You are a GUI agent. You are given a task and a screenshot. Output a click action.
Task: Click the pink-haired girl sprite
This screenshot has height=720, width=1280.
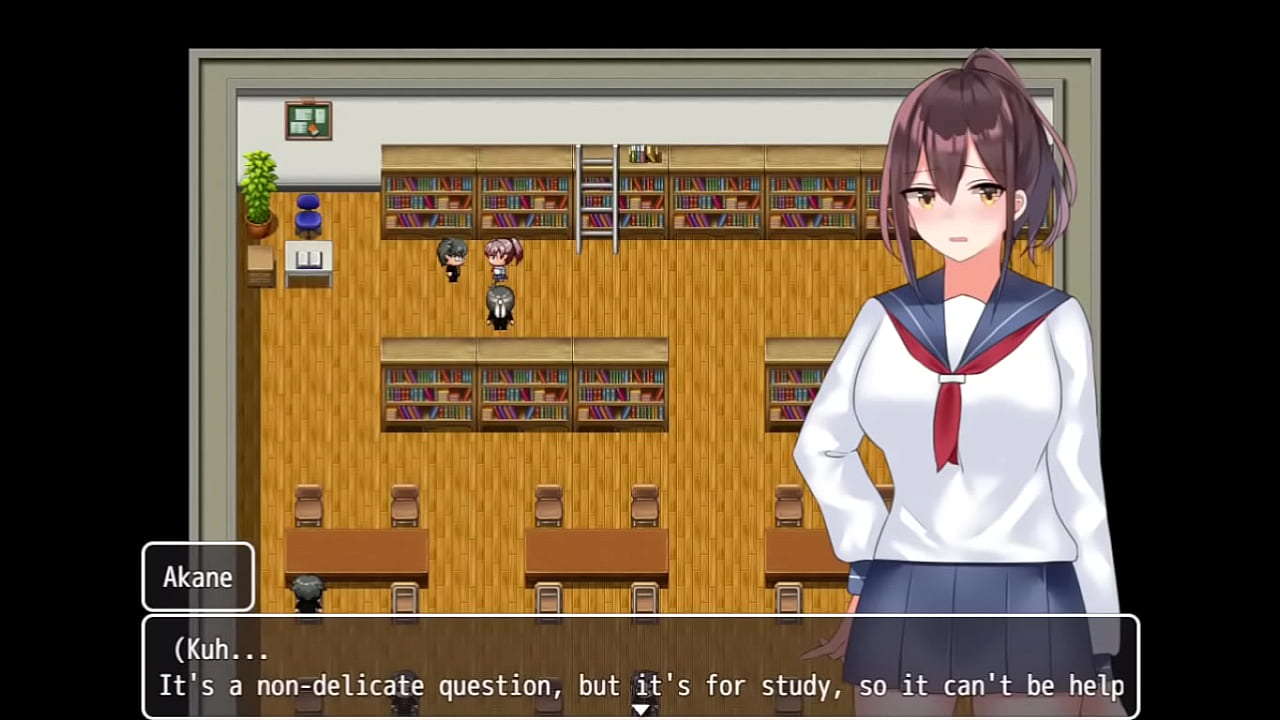502,258
